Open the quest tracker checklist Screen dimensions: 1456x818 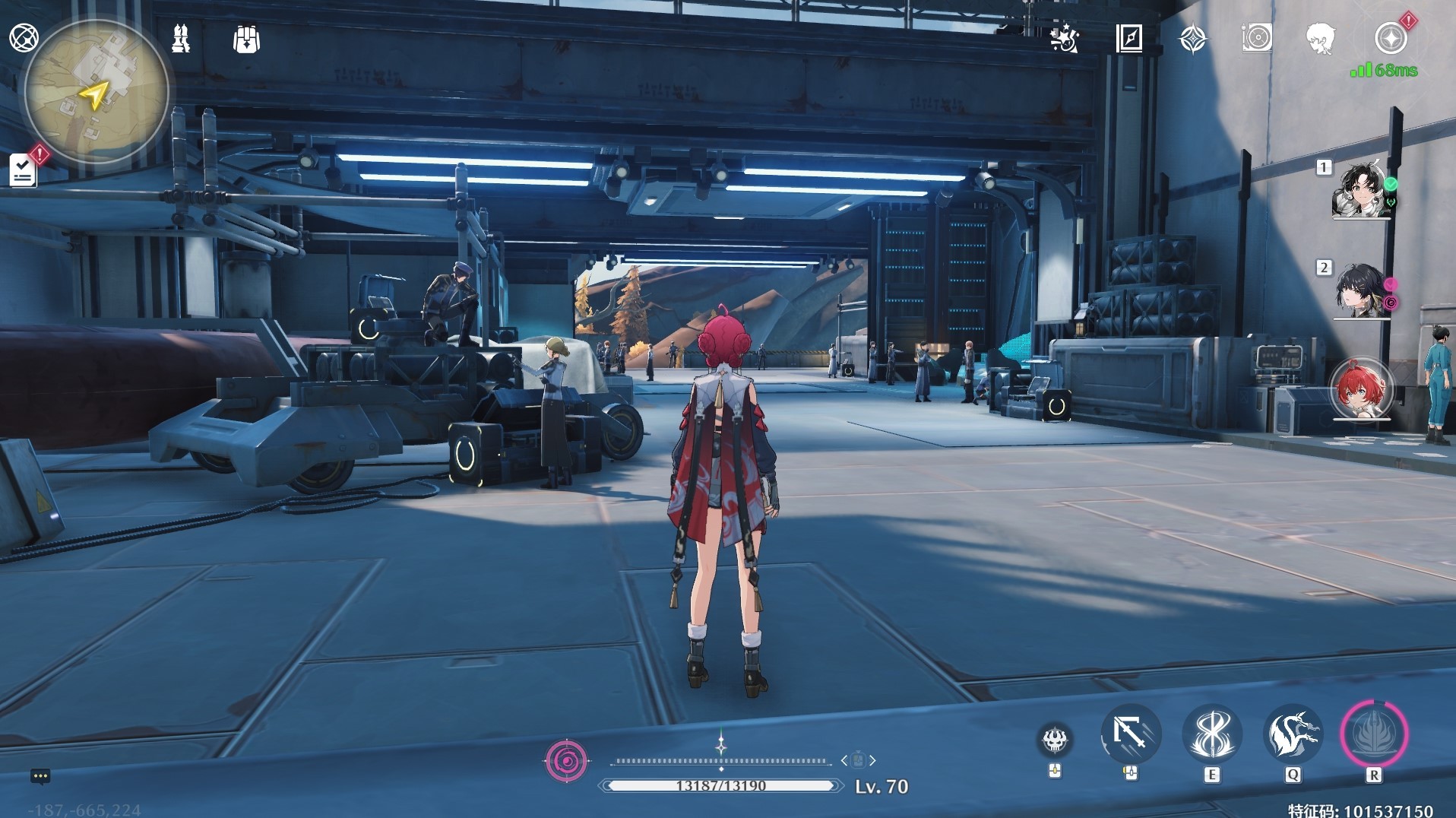pos(23,170)
